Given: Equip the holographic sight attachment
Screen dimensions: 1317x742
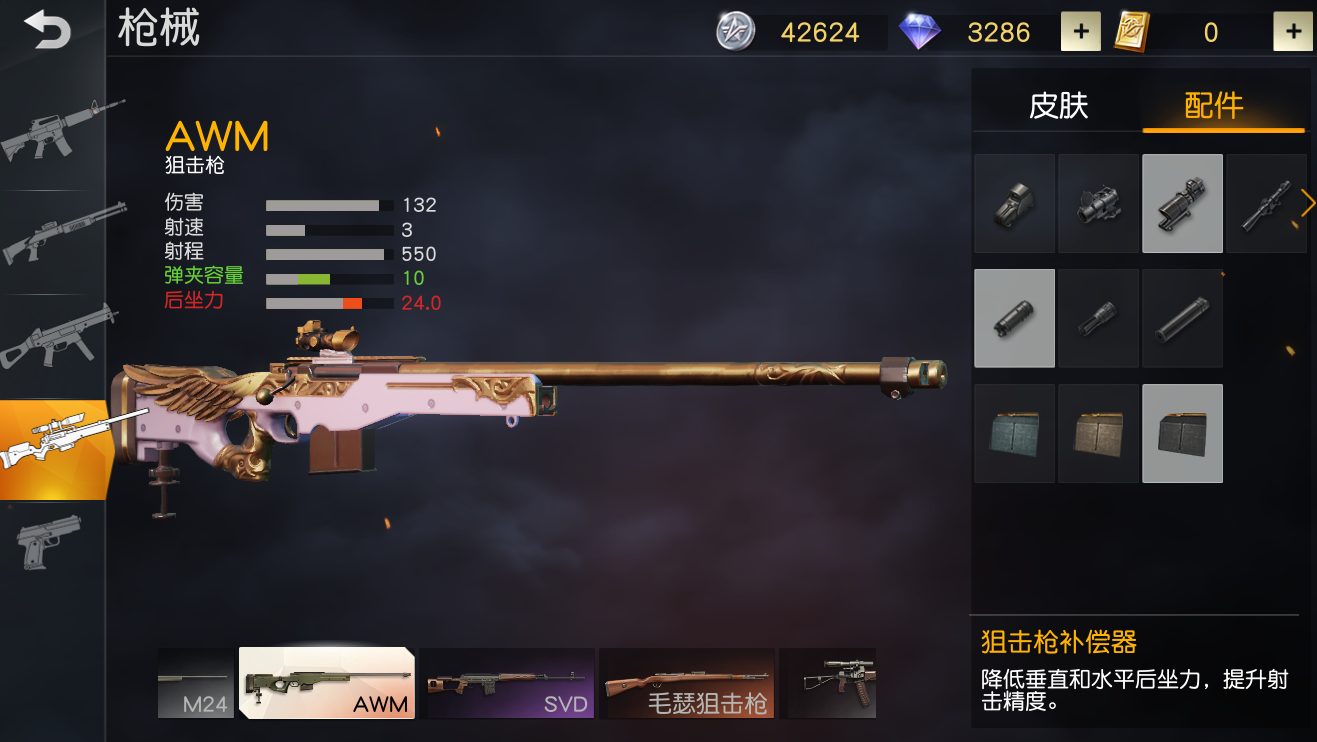Looking at the screenshot, I should click(x=1014, y=203).
